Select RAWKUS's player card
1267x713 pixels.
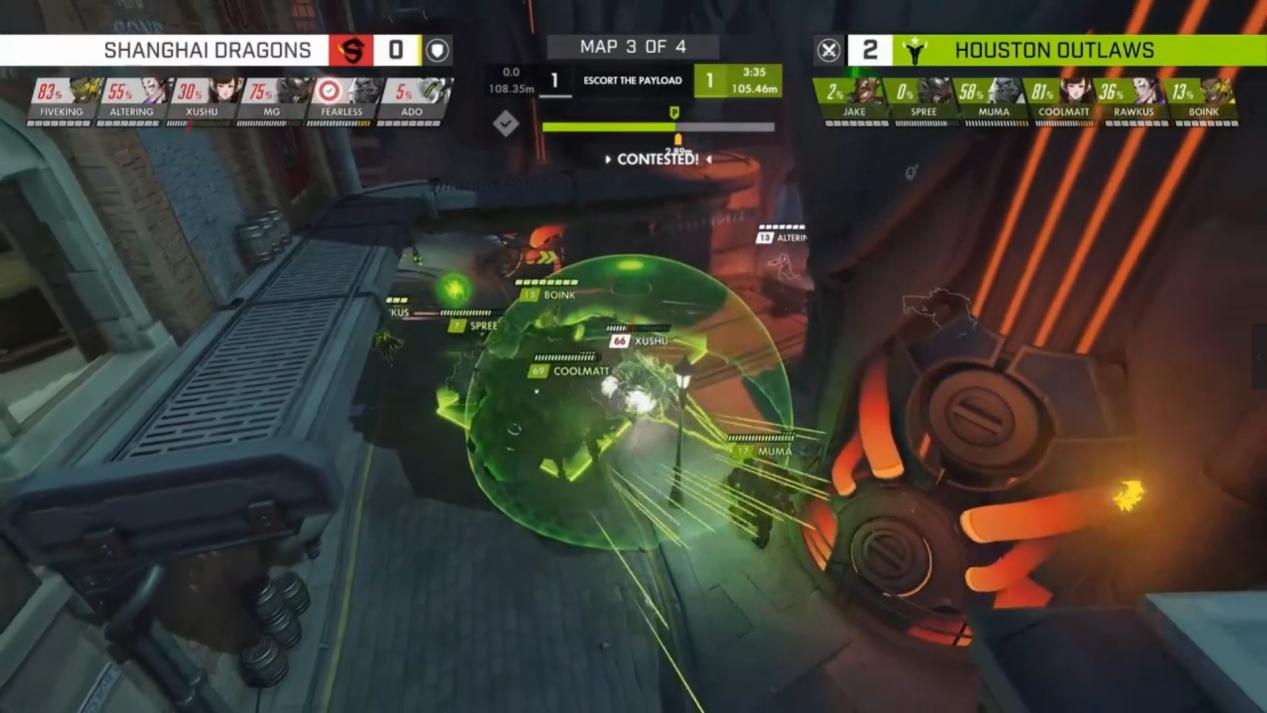coord(1134,101)
